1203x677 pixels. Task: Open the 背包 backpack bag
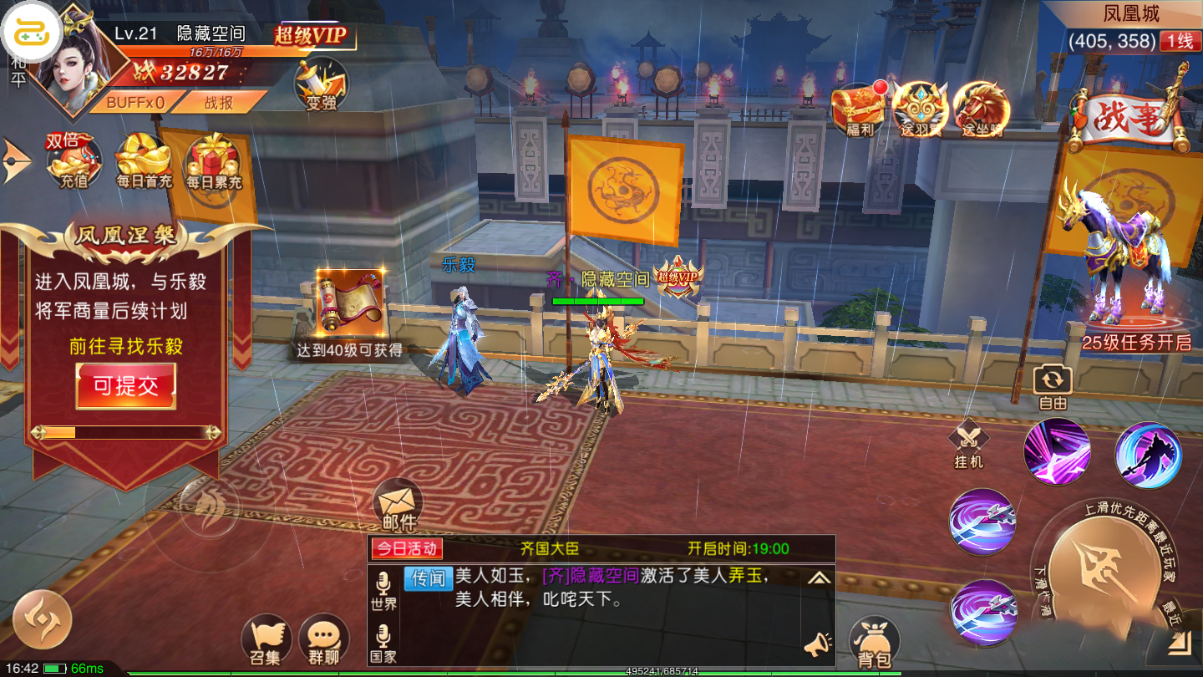[x=874, y=641]
